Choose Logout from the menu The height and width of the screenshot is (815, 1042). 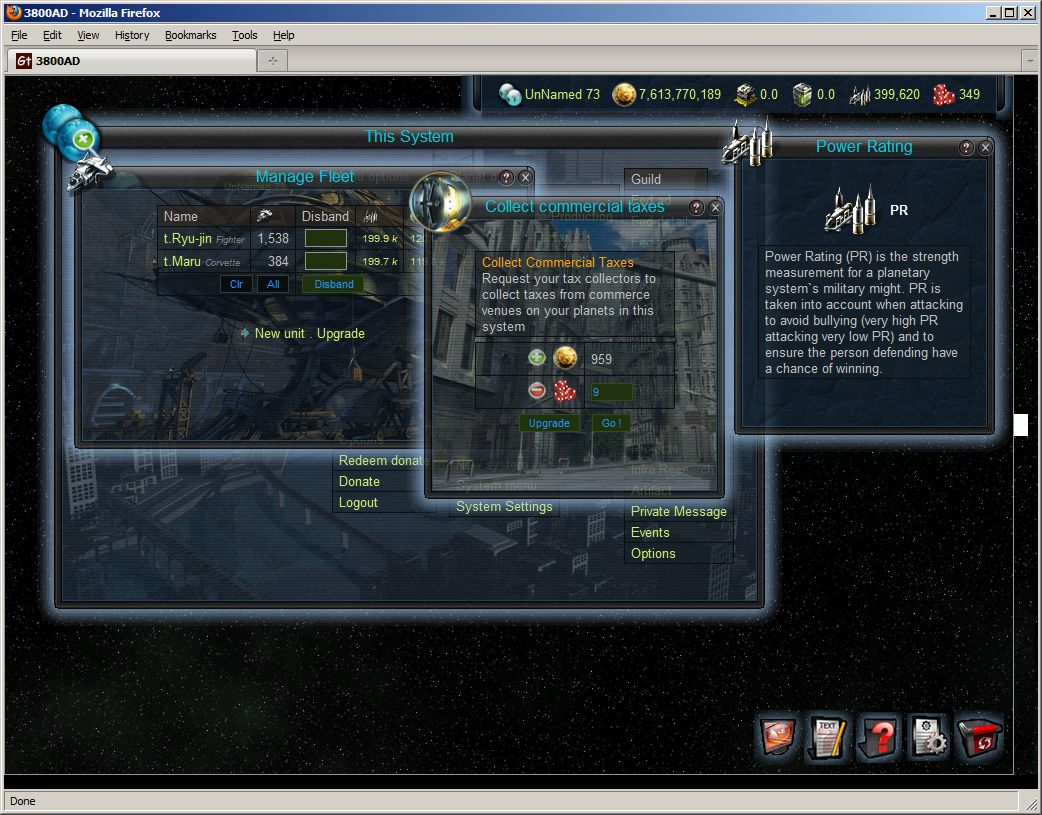(358, 502)
